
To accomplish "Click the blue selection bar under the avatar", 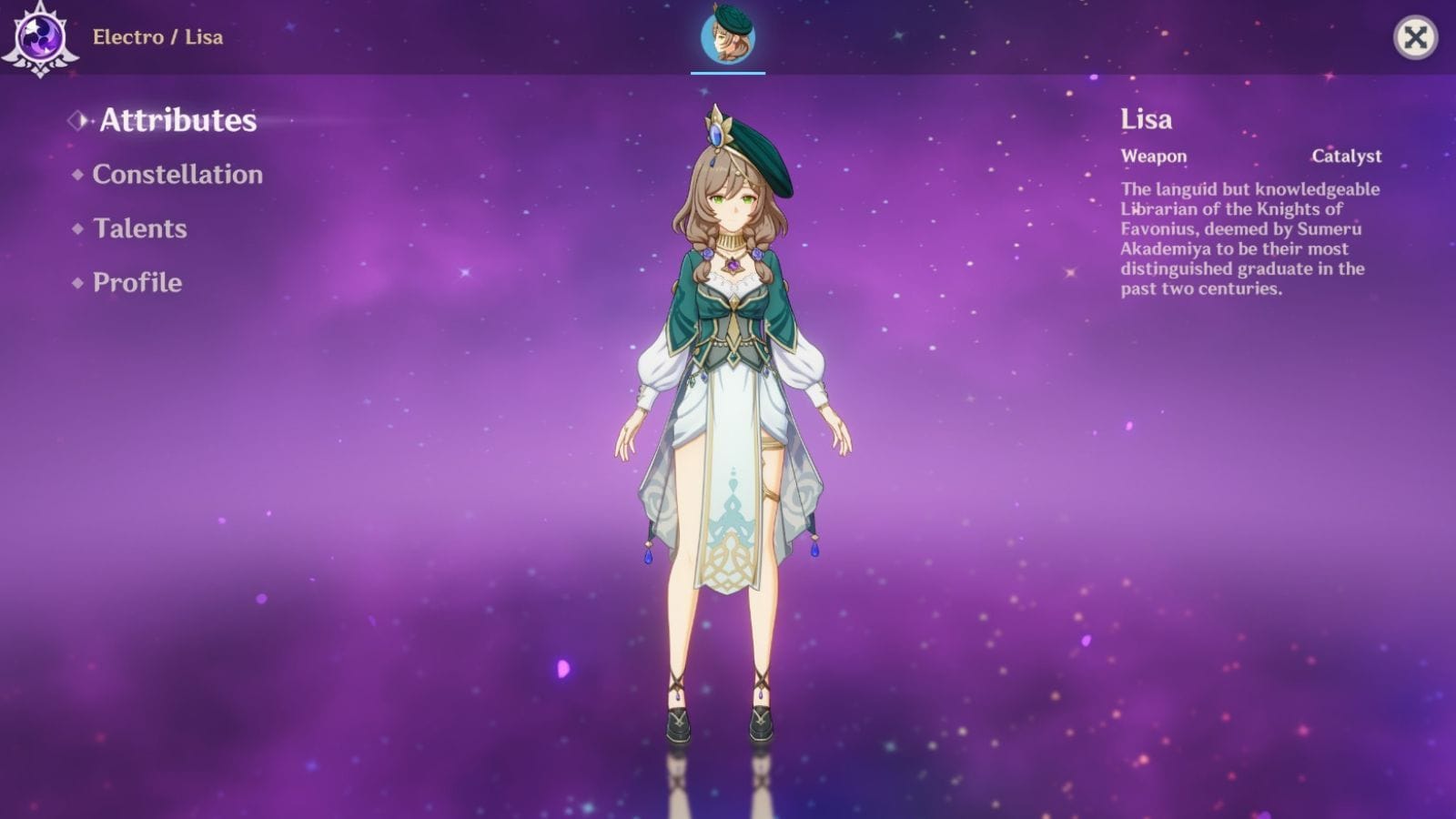I will pyautogui.click(x=727, y=71).
